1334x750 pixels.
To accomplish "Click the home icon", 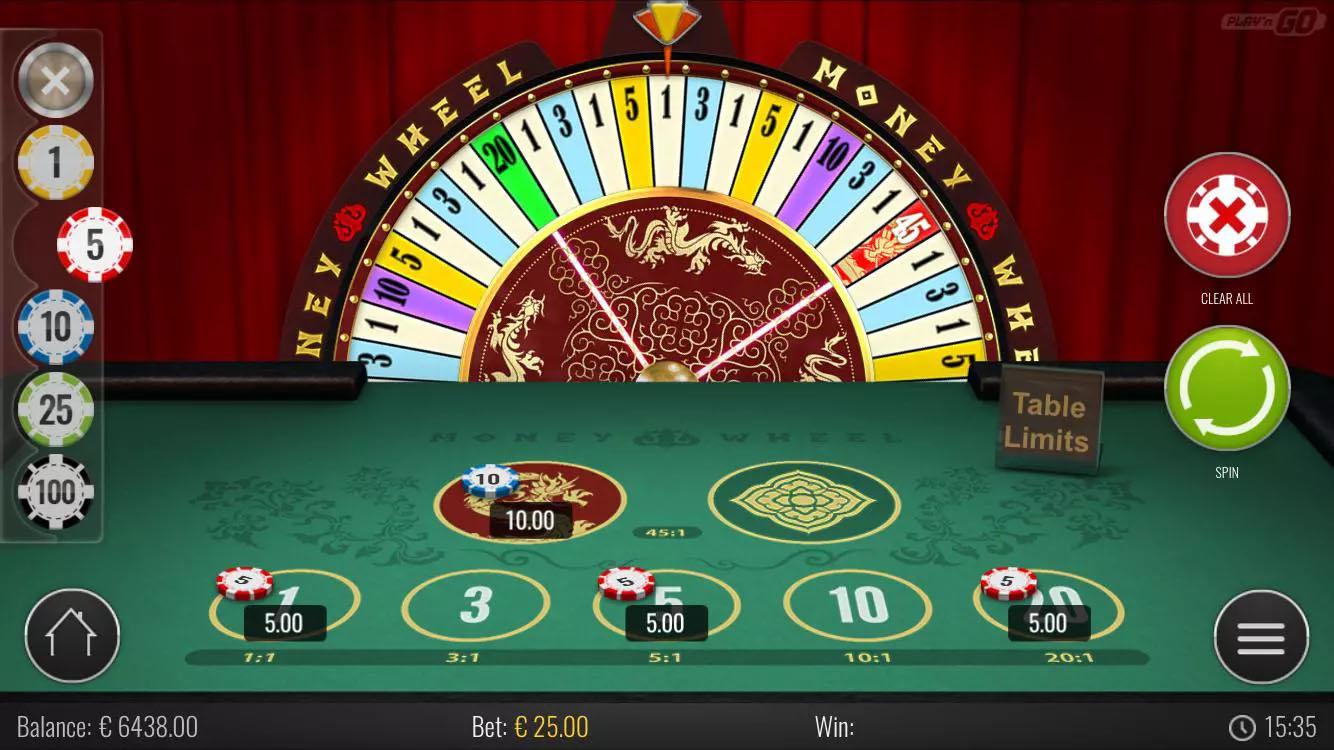I will click(x=71, y=636).
